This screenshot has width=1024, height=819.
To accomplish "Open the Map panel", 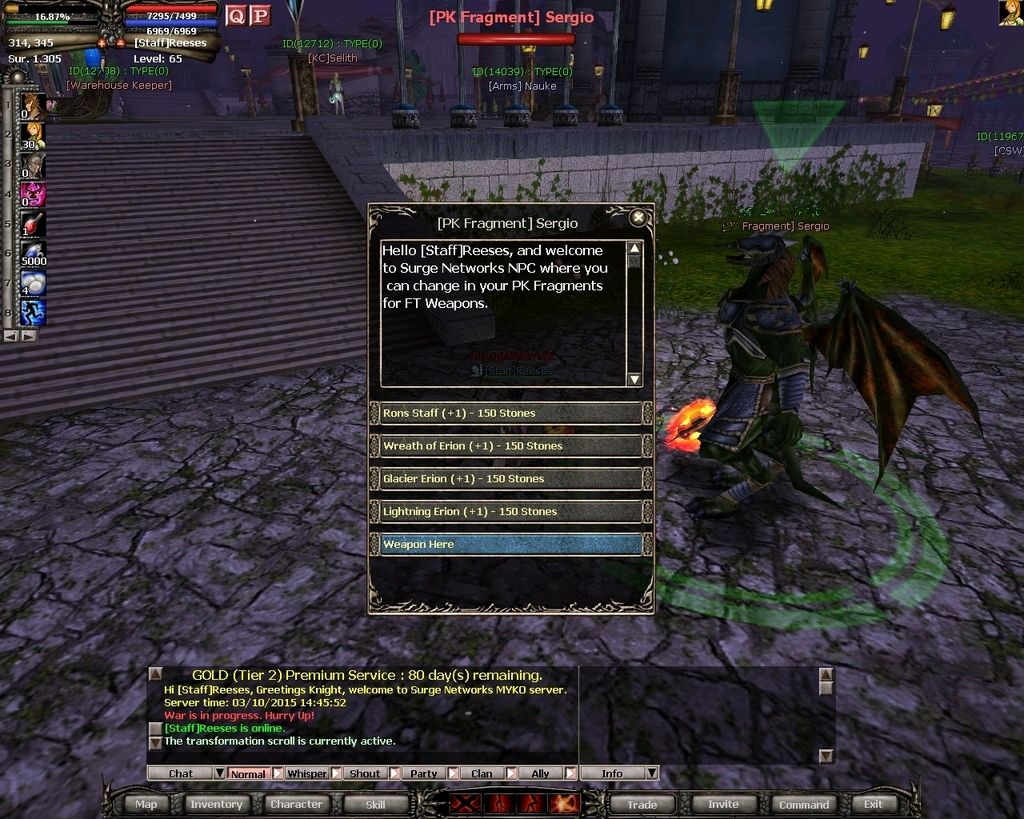I will (x=146, y=804).
